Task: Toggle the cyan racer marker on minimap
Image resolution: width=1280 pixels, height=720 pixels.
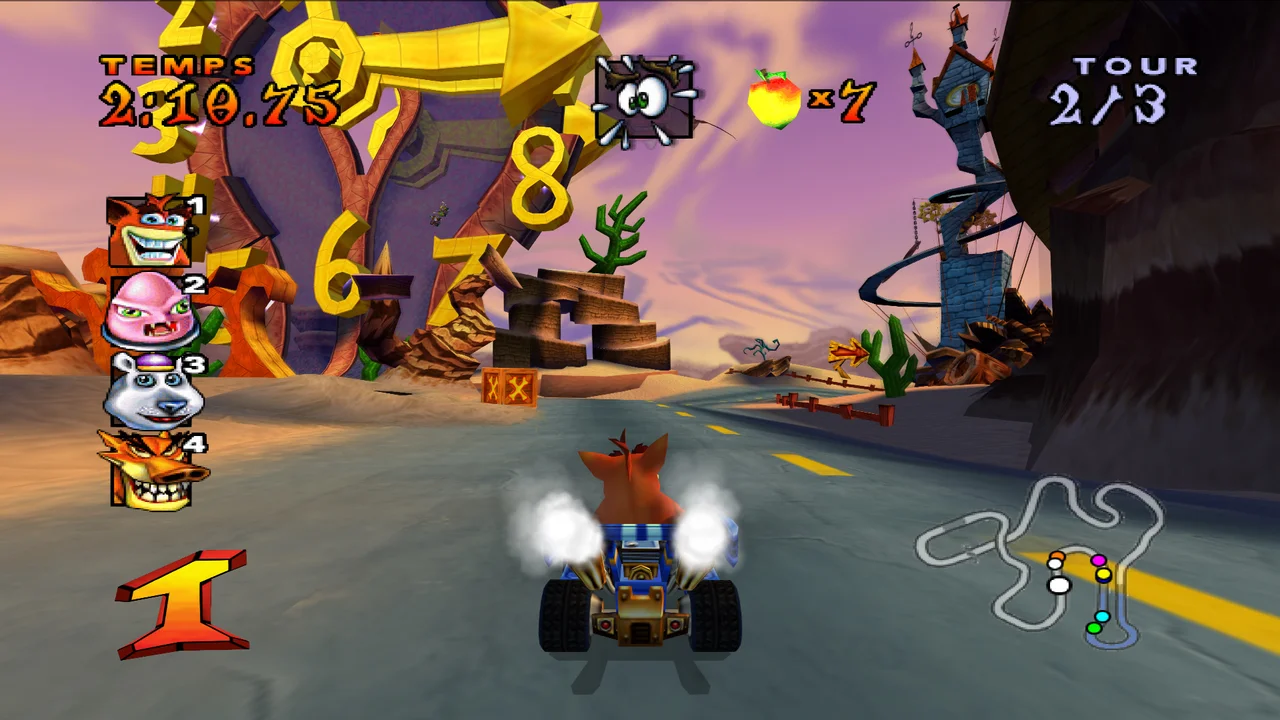Action: pos(1103,616)
